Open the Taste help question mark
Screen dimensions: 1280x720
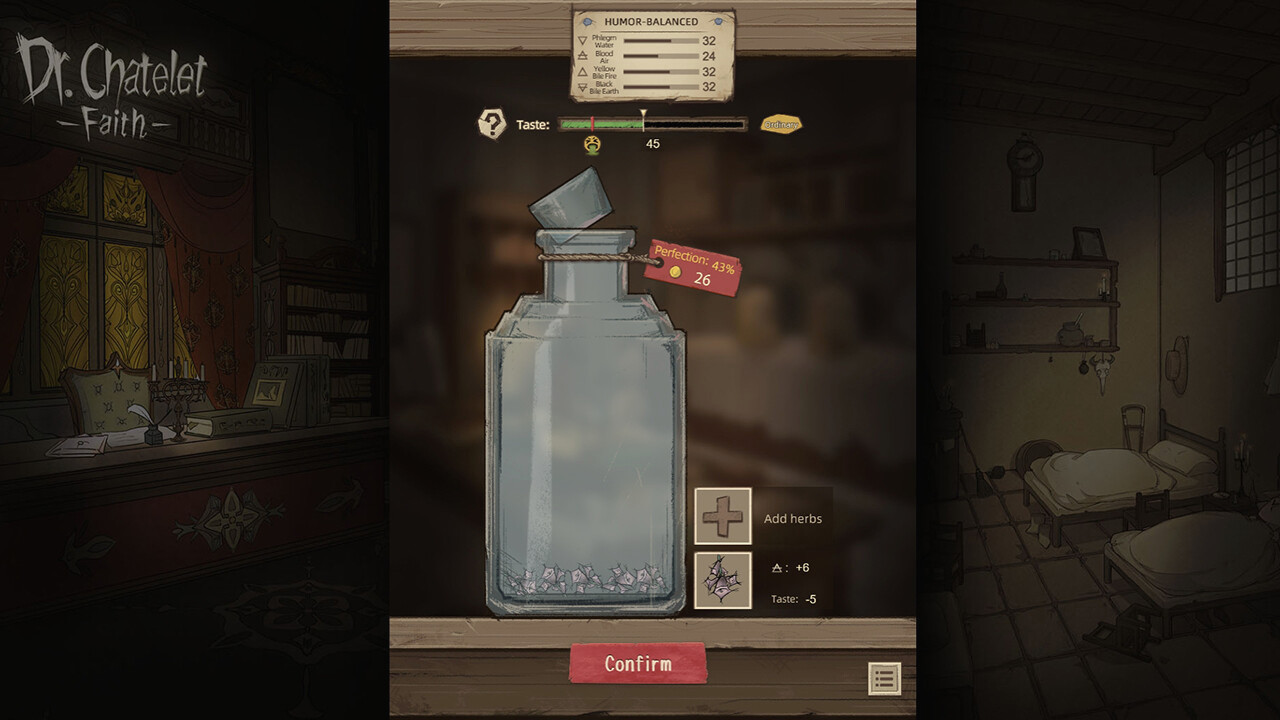[x=492, y=124]
